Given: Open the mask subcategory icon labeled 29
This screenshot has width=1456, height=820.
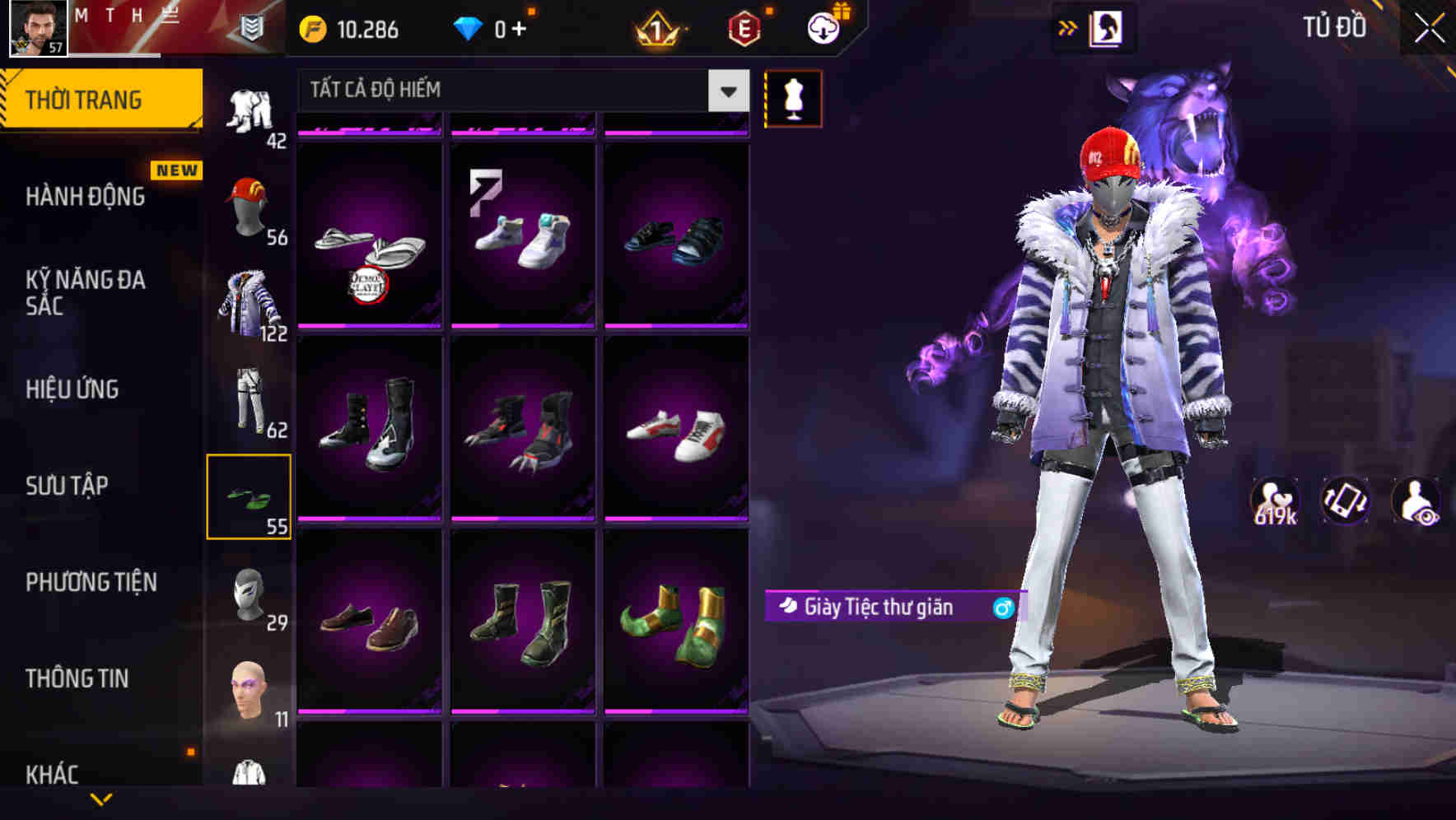Looking at the screenshot, I should point(250,593).
